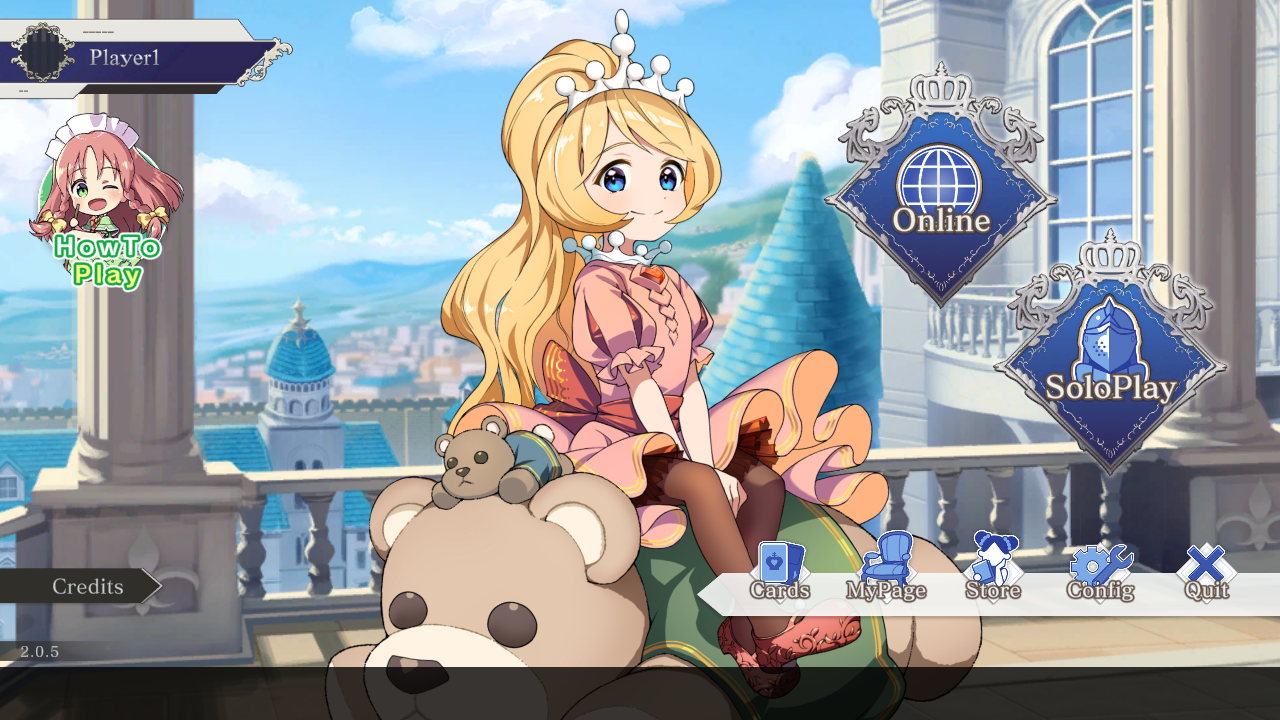1280x720 pixels.
Task: Open the Cards collection
Action: pos(780,572)
